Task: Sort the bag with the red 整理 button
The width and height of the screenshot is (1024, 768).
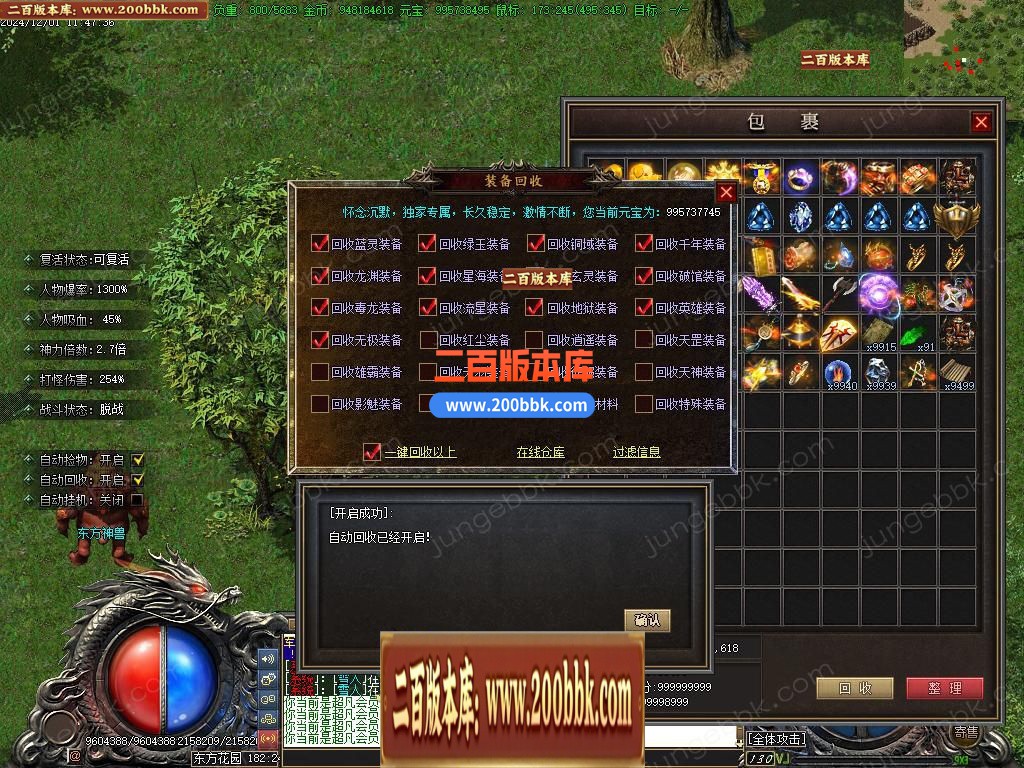Action: pos(944,688)
